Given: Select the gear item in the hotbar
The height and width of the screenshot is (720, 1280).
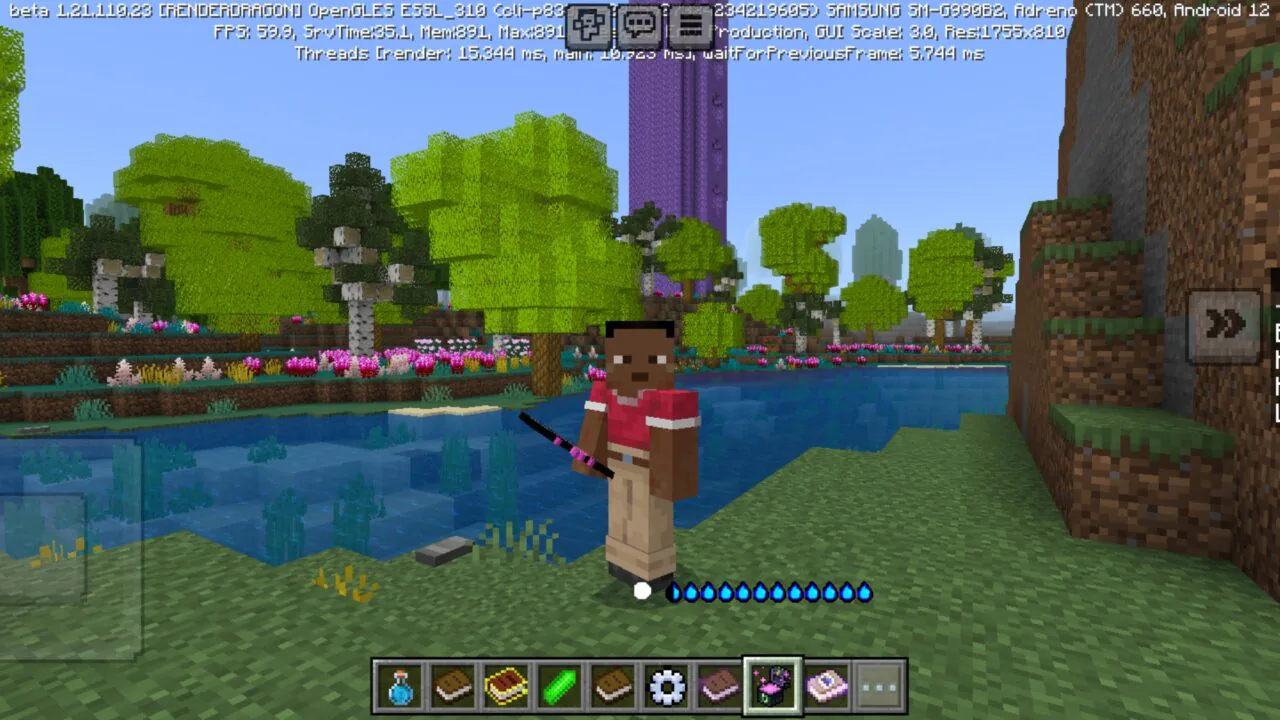Looking at the screenshot, I should (x=665, y=686).
